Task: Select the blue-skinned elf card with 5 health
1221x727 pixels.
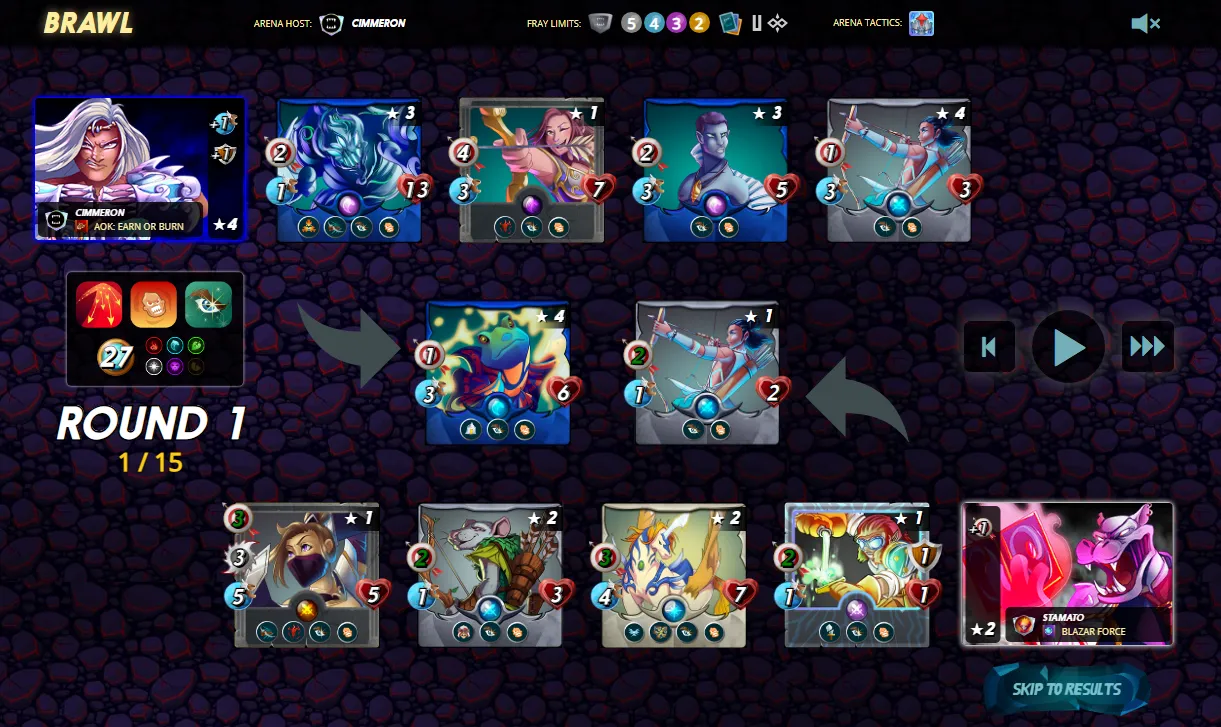Action: 715,170
